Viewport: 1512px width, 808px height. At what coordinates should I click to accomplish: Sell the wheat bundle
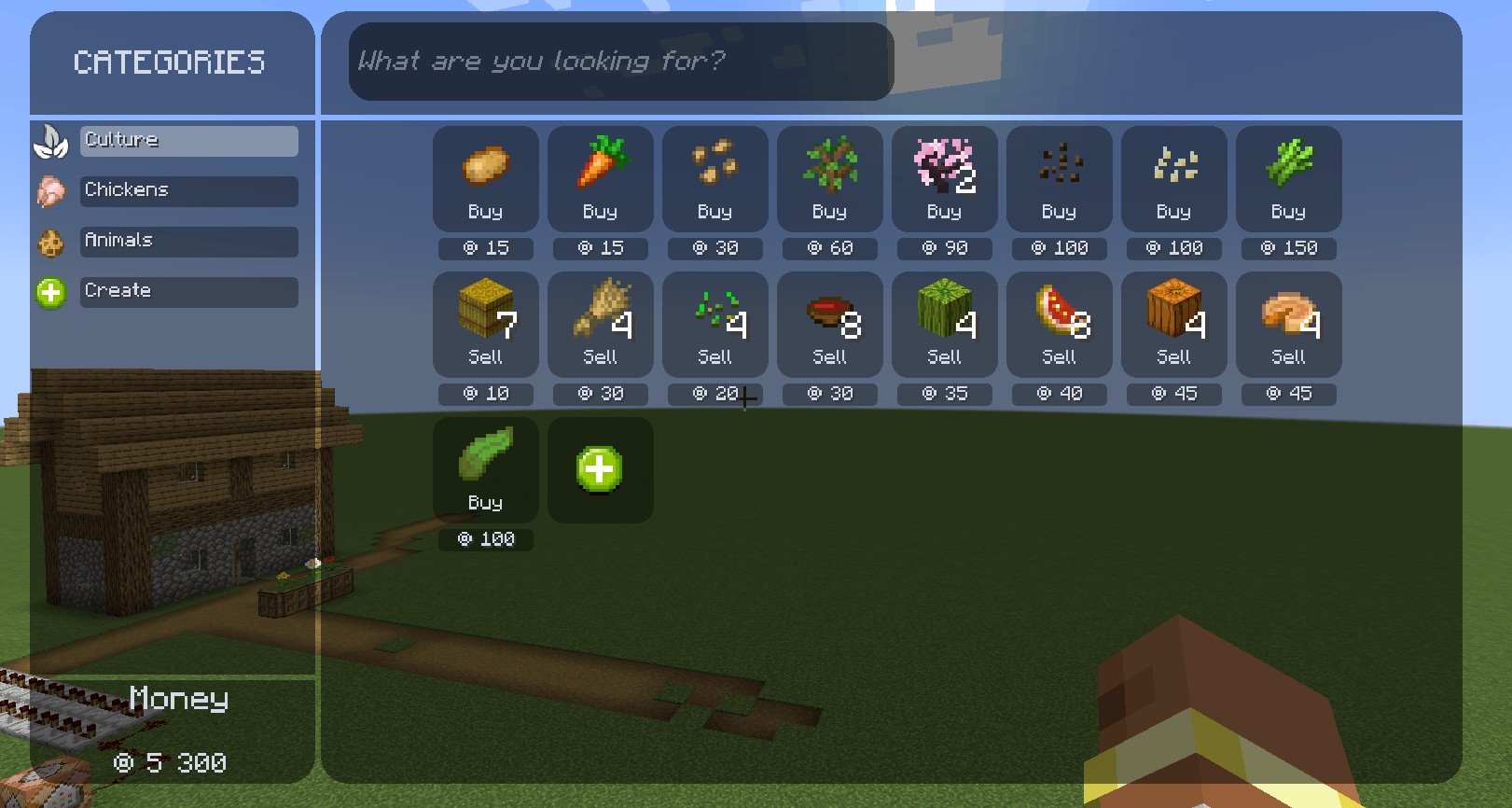coord(600,325)
